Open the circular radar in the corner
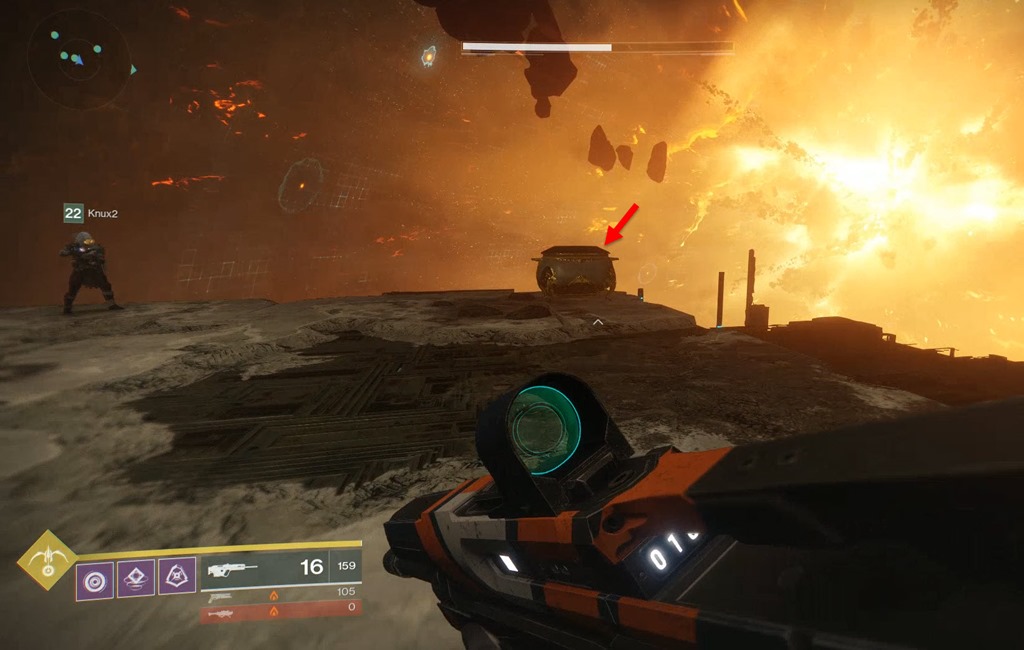The height and width of the screenshot is (650, 1024). 78,60
